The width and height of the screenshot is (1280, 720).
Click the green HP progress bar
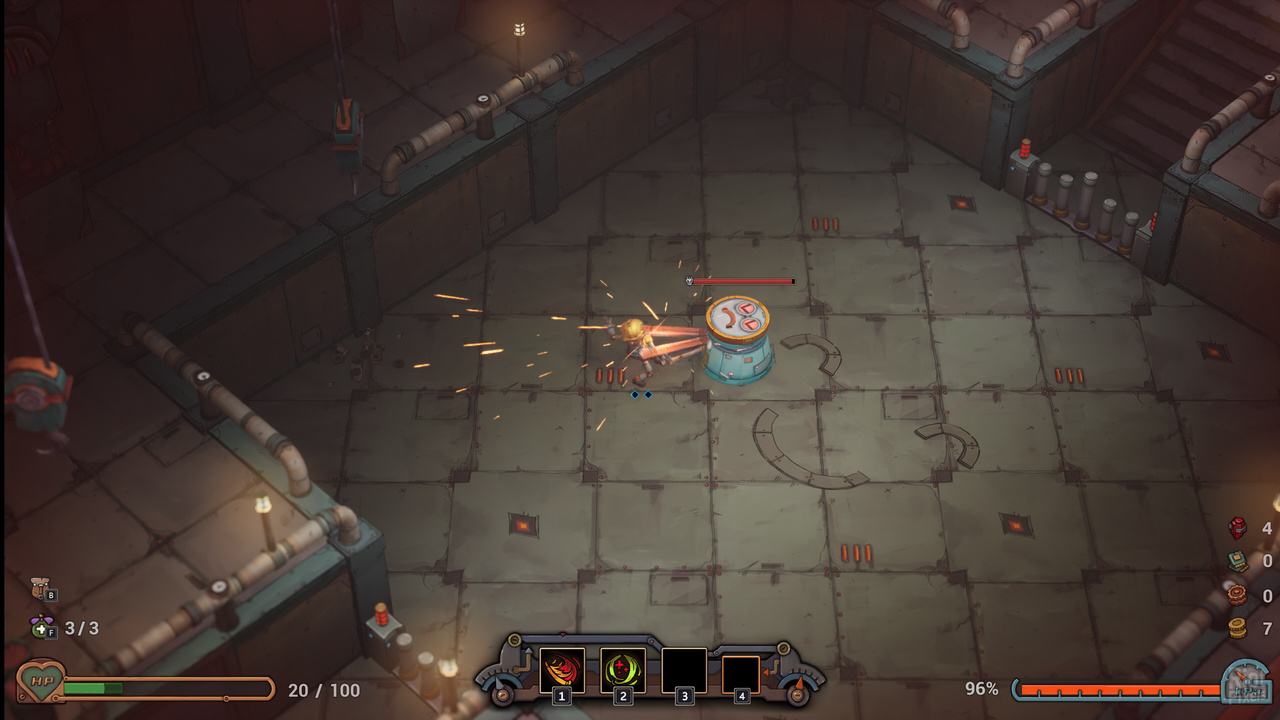pyautogui.click(x=95, y=688)
